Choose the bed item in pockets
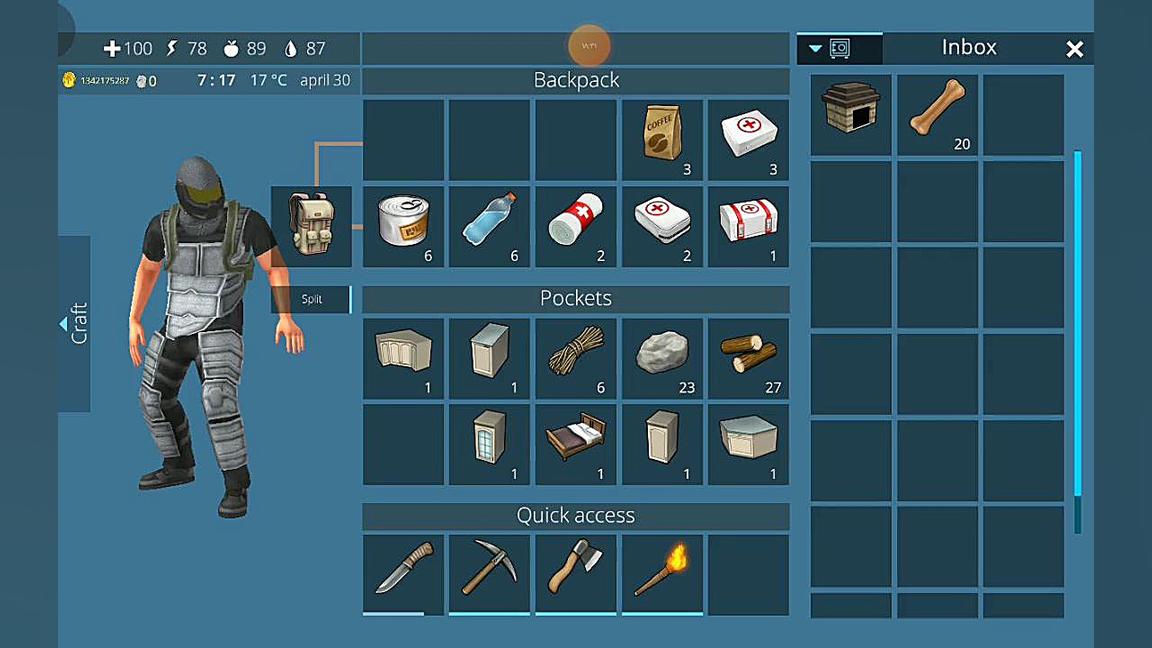This screenshot has width=1152, height=648. (x=576, y=445)
